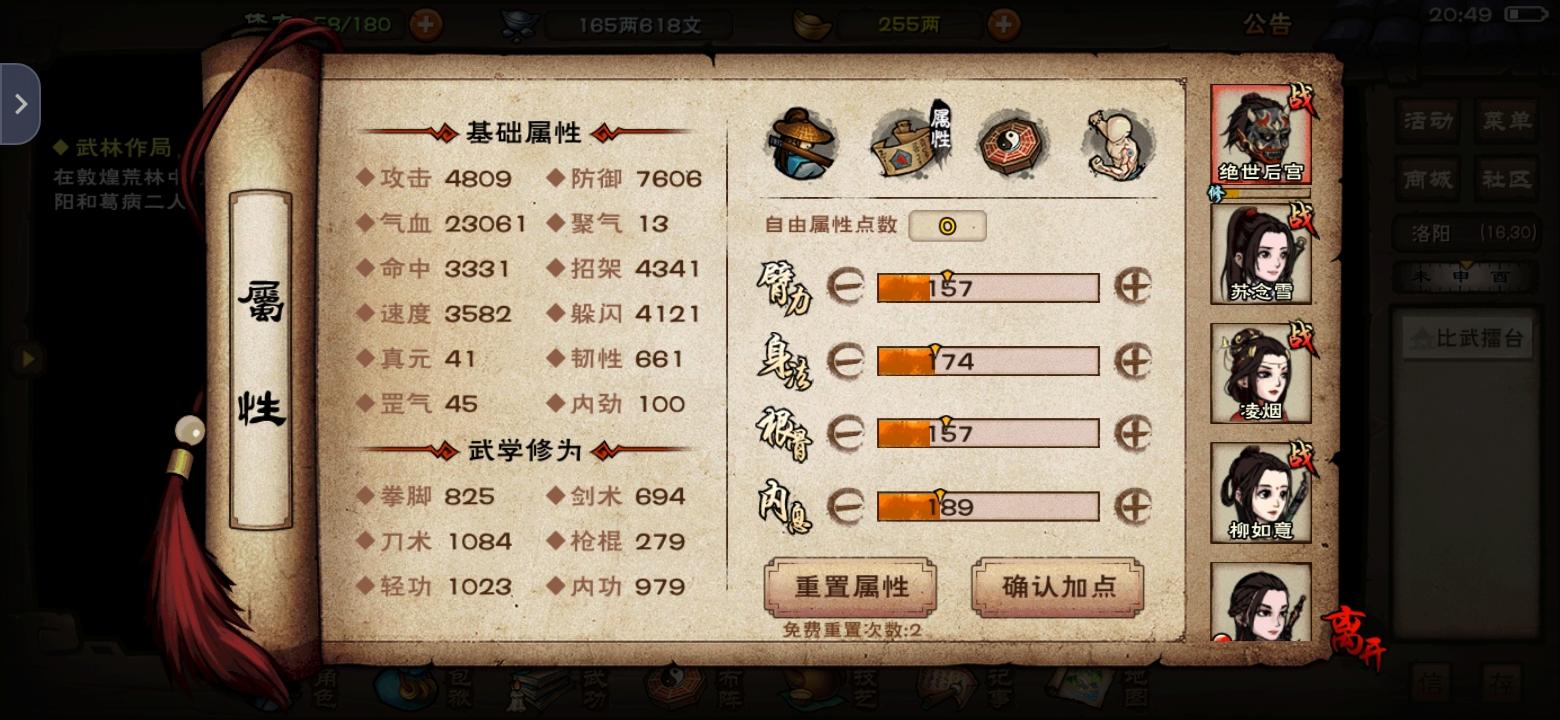Decrease 内息 with its minus button

(x=849, y=506)
